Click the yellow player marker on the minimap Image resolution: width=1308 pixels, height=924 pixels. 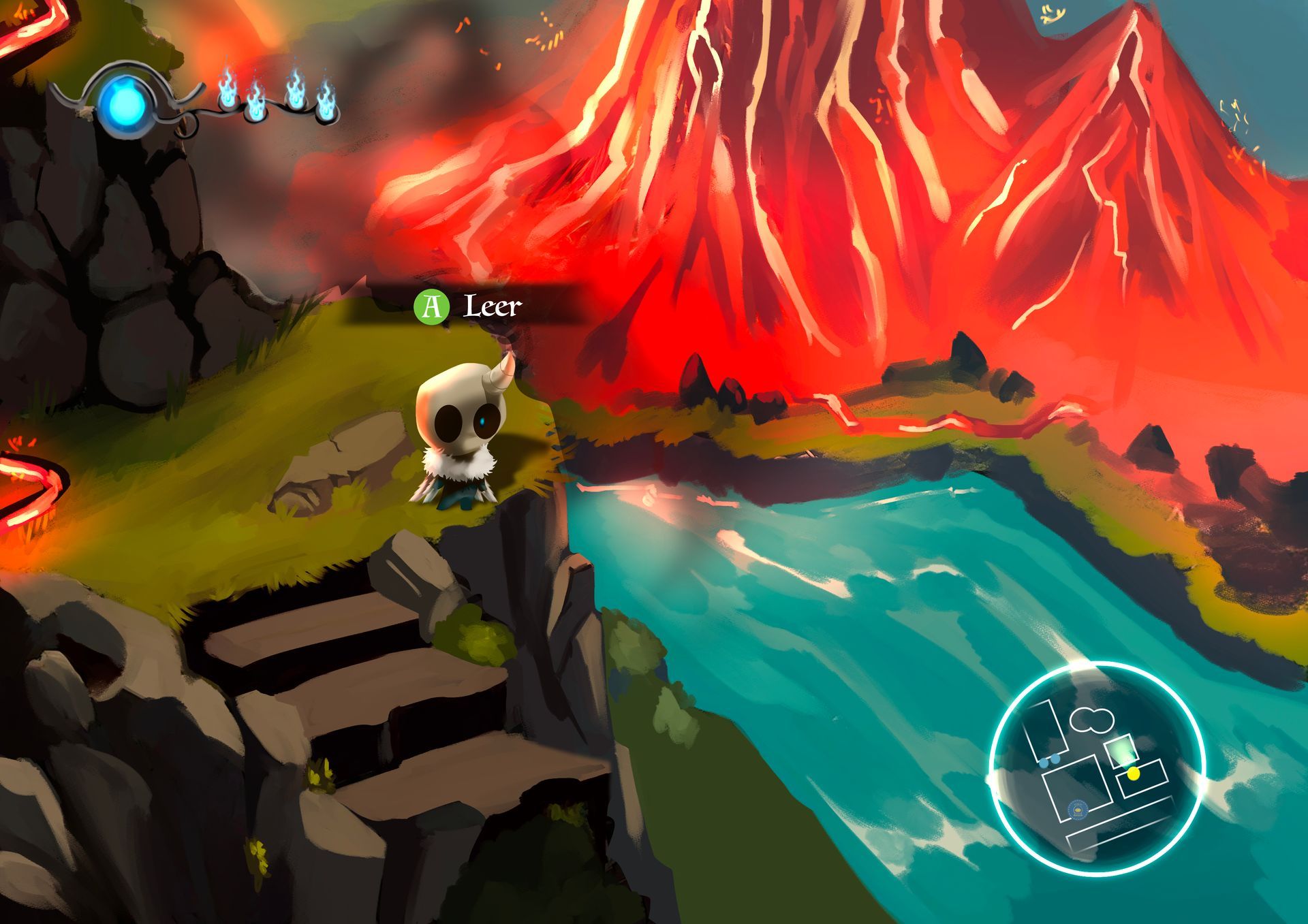coord(1134,774)
